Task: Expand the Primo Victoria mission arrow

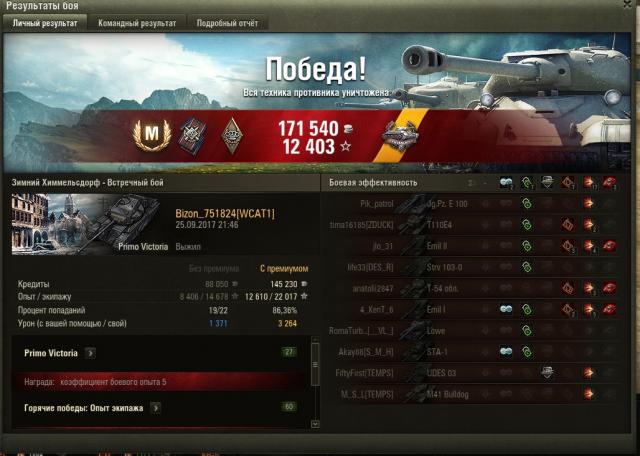Action: pyautogui.click(x=90, y=352)
